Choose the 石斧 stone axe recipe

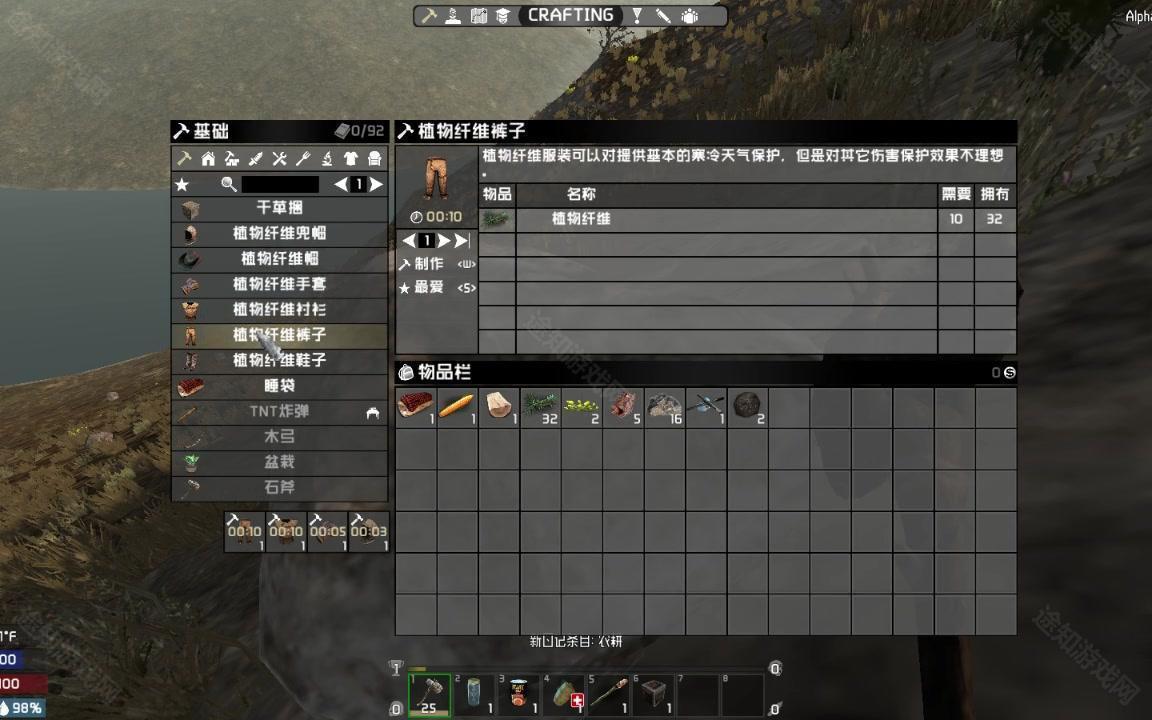279,488
